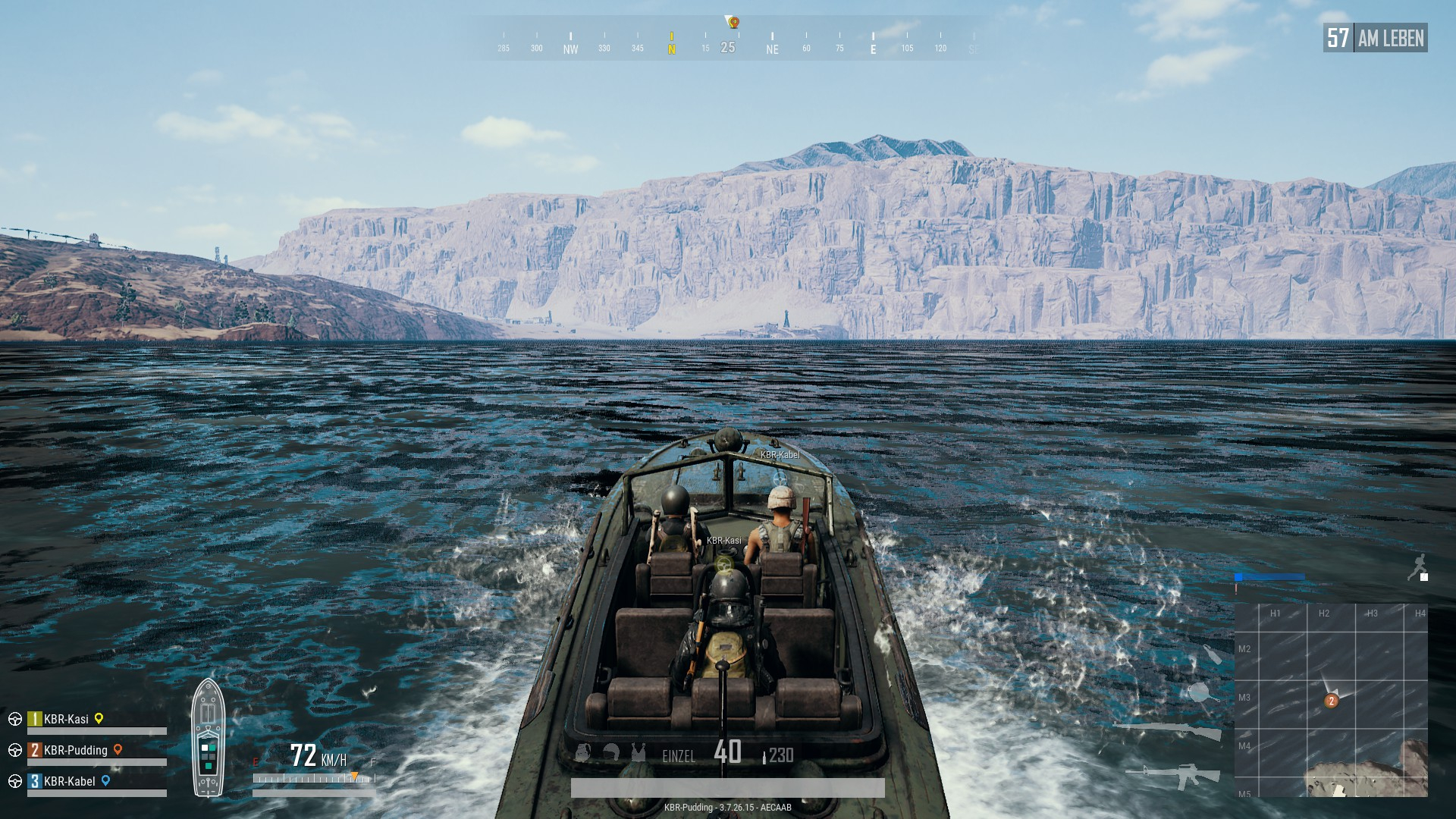The width and height of the screenshot is (1456, 819).
Task: Click the backpack equipment icon
Action: click(582, 753)
